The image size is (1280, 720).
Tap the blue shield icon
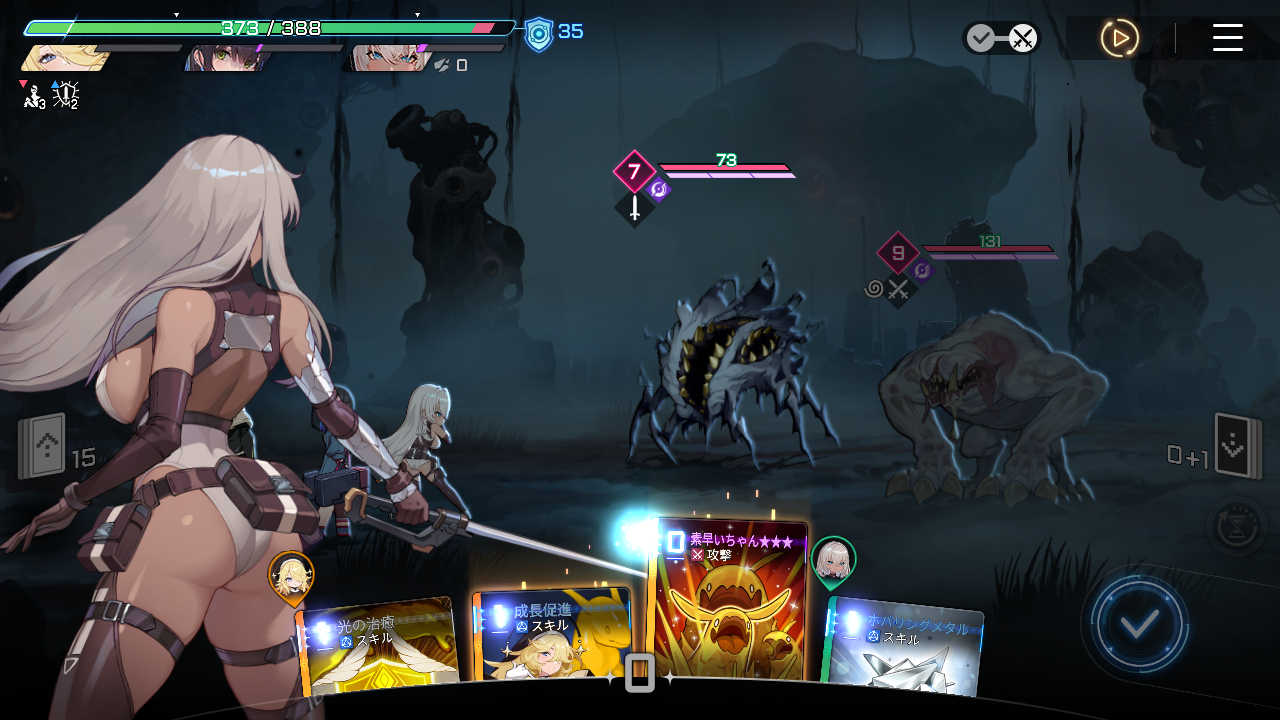coord(539,34)
